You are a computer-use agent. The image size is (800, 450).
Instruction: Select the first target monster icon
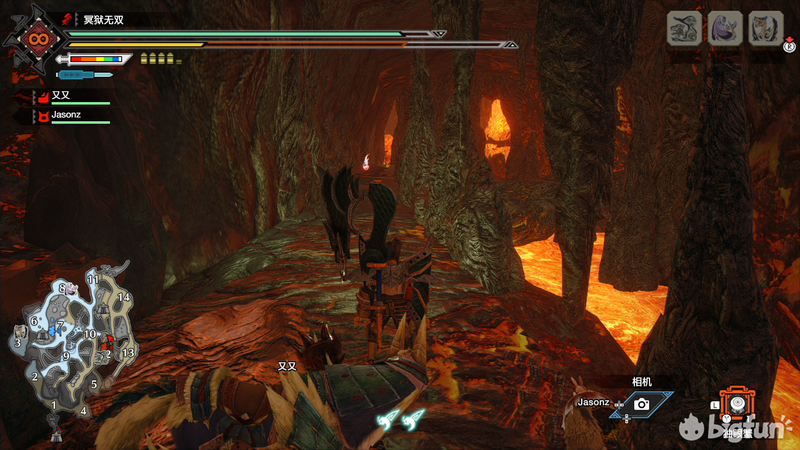pos(686,28)
